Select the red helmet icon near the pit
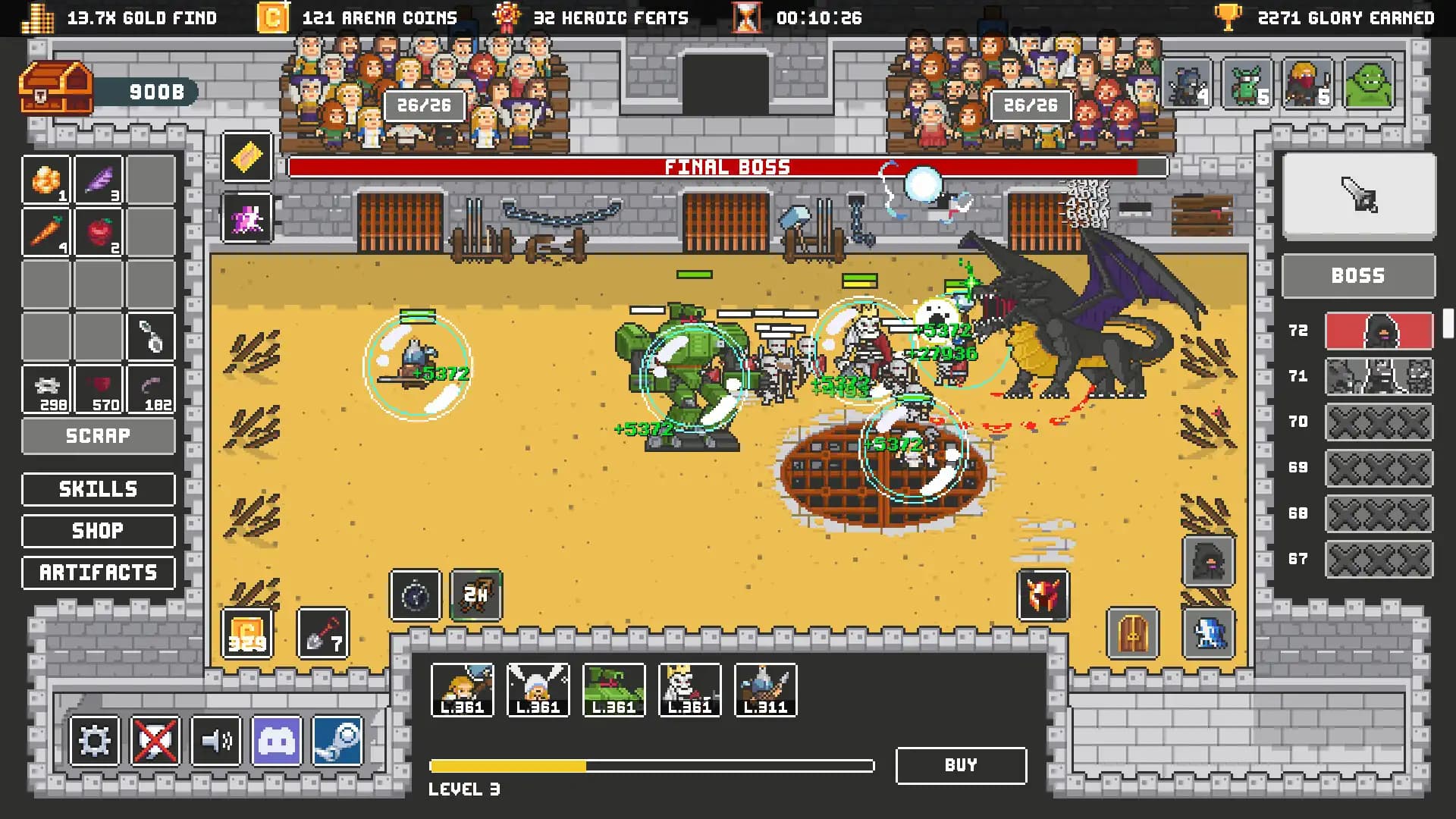 (1043, 597)
